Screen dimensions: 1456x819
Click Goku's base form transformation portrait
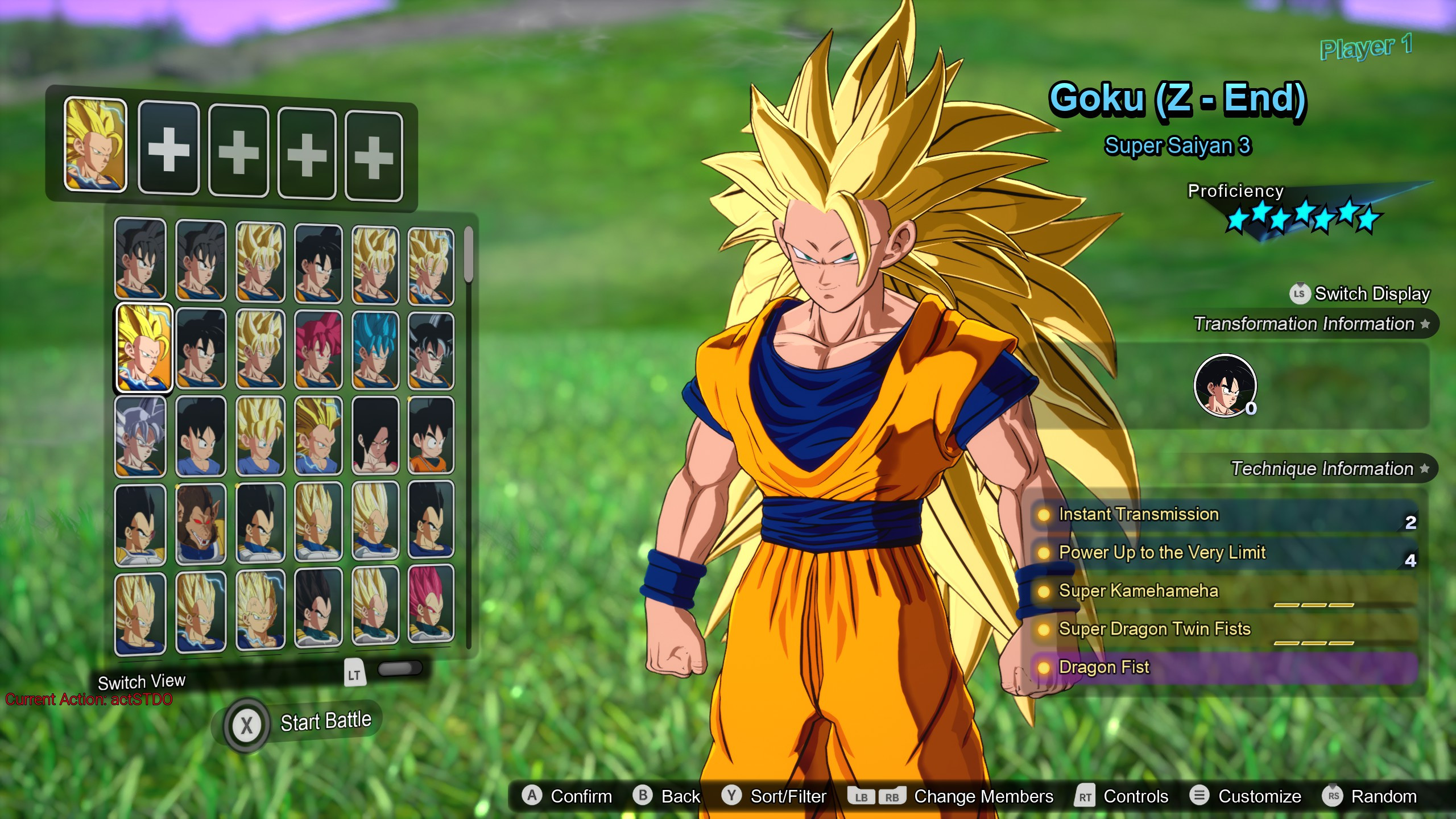coord(1226,387)
